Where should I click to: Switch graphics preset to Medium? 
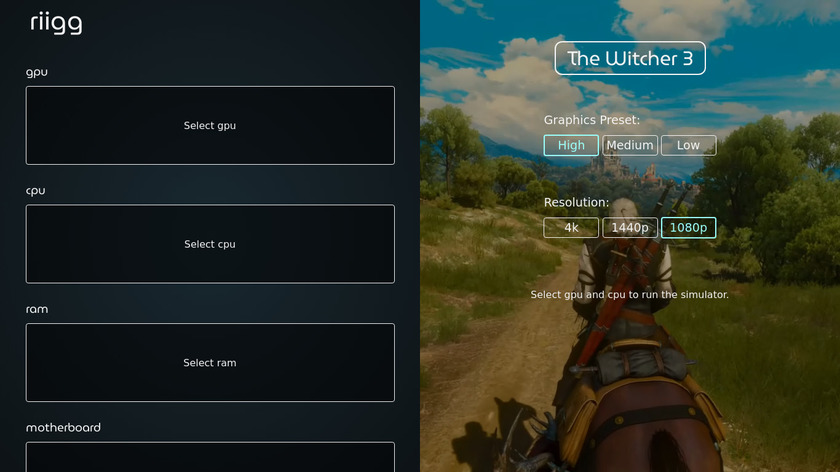630,145
